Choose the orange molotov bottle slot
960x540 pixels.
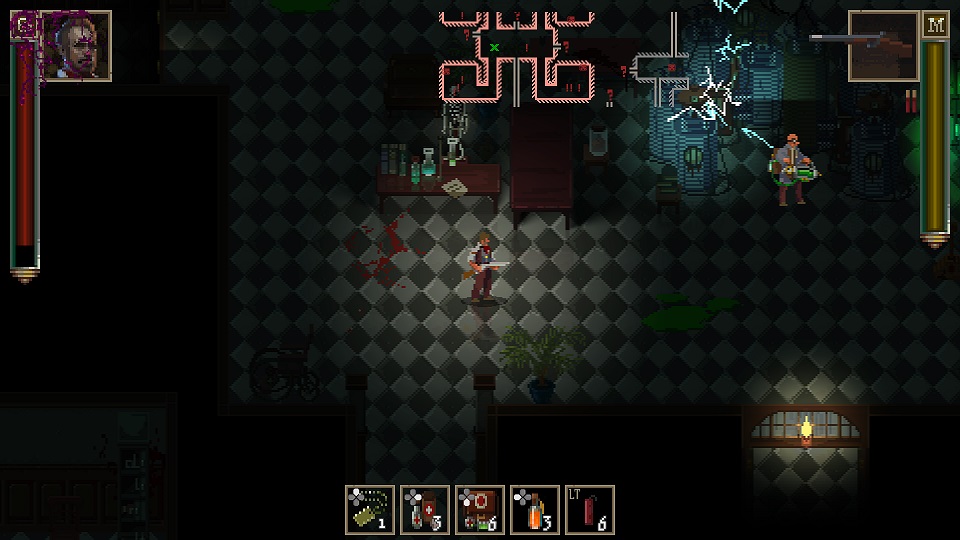coord(535,509)
